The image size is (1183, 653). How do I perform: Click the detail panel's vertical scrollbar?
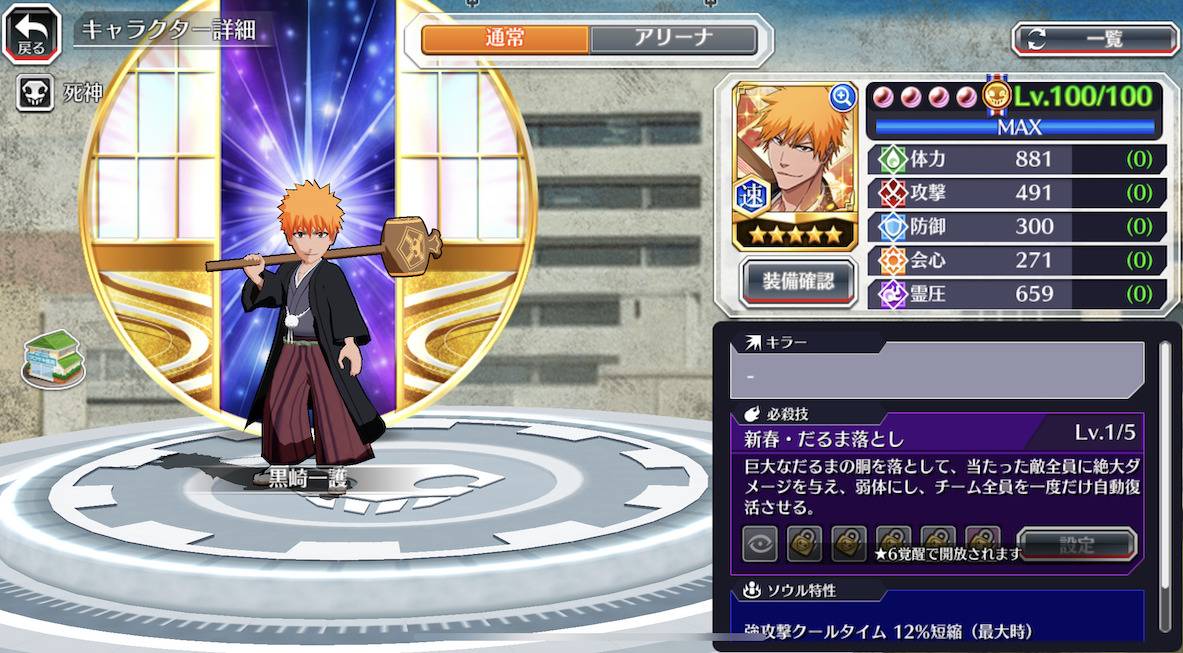pos(1164,470)
